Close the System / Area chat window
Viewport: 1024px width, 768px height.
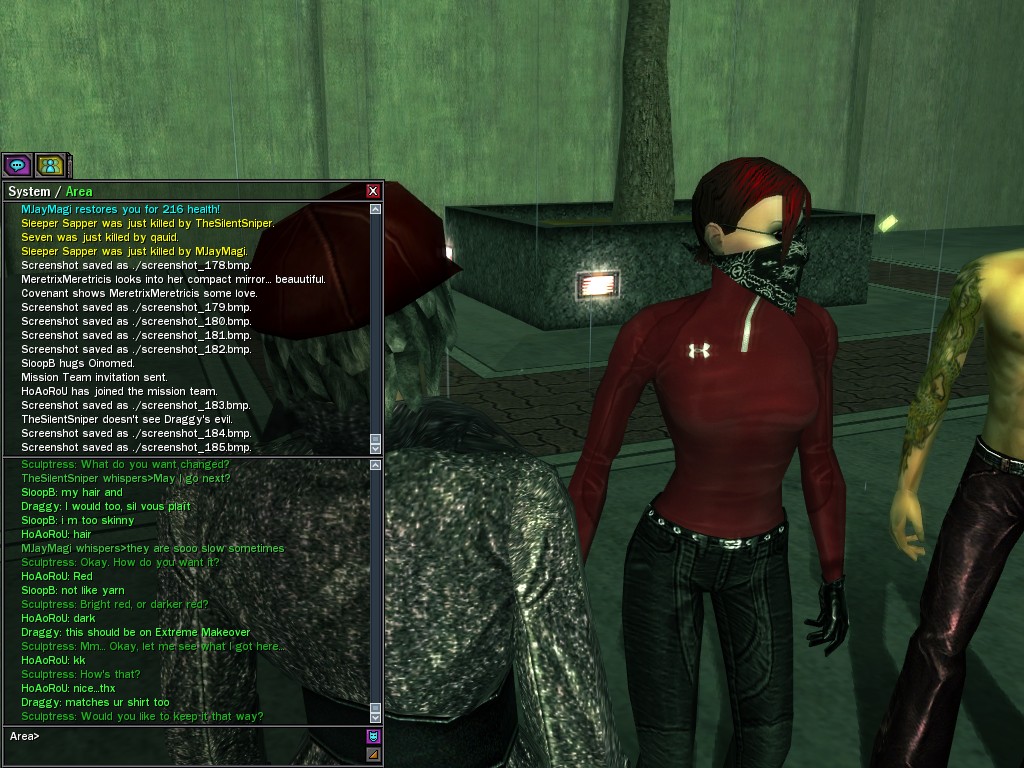373,191
